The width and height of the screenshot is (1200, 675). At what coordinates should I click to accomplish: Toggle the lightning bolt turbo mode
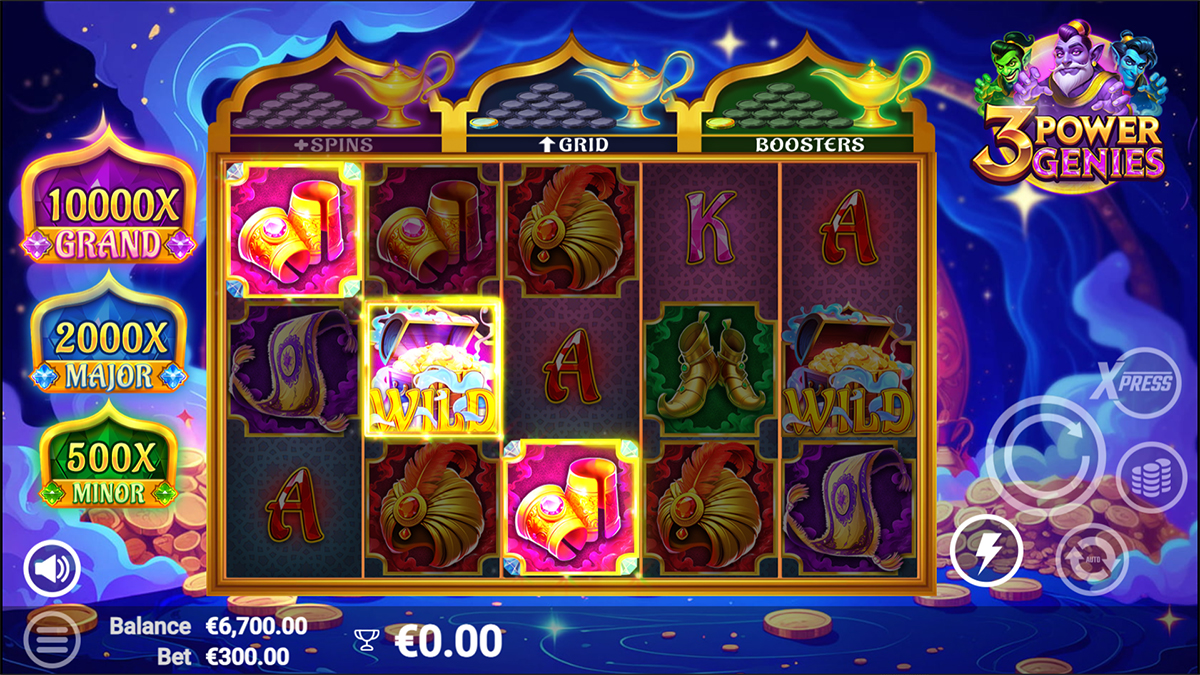pyautogui.click(x=986, y=551)
